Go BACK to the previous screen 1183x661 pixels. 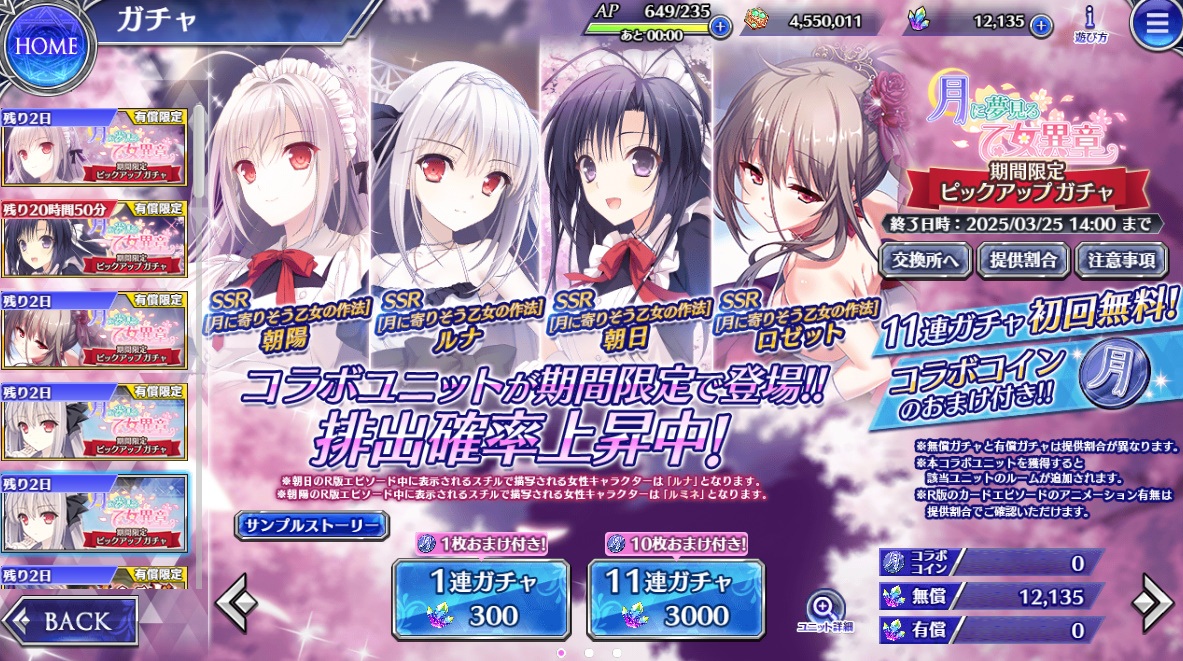click(x=70, y=620)
